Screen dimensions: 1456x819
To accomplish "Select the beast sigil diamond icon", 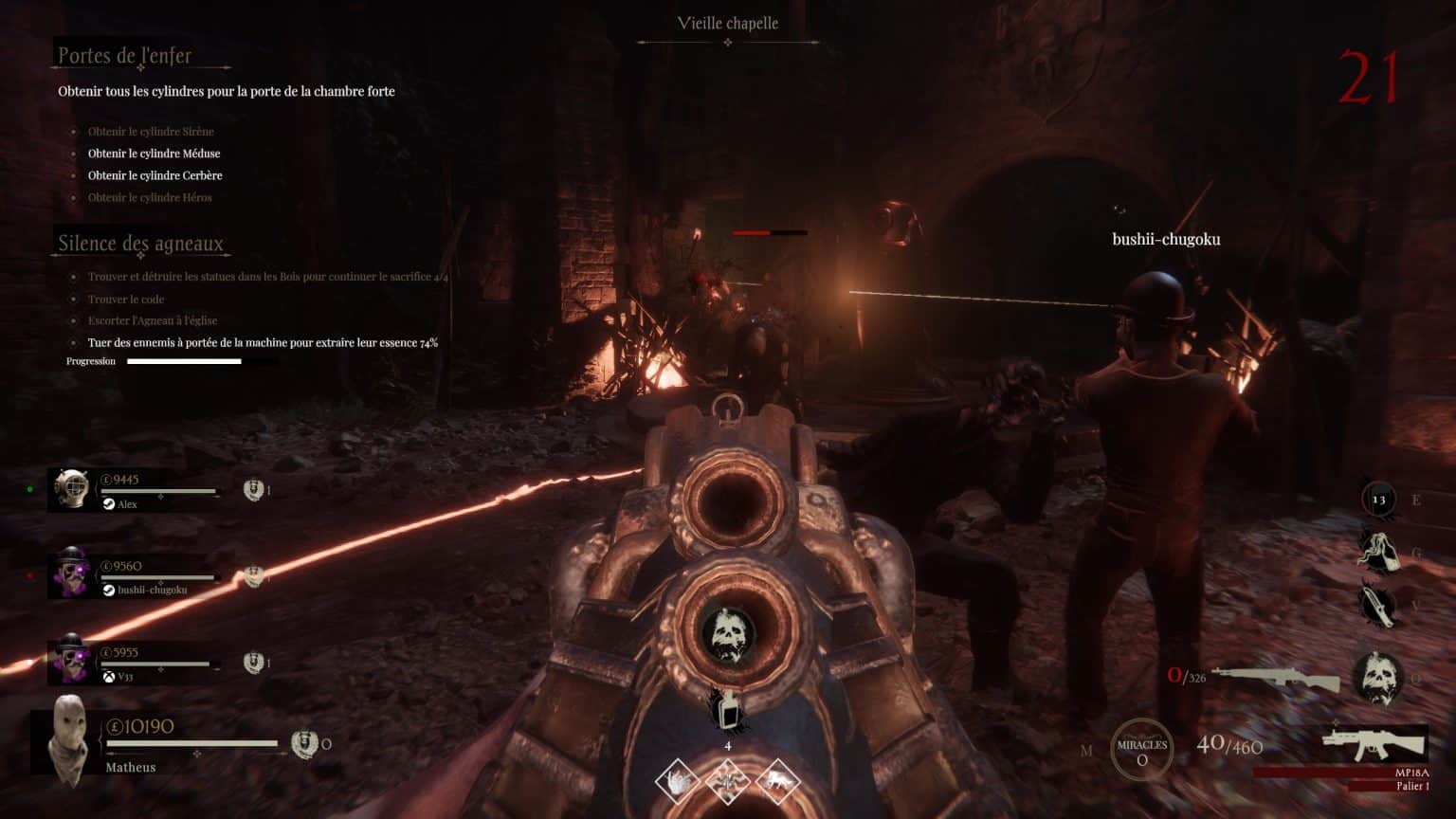I will (x=778, y=781).
